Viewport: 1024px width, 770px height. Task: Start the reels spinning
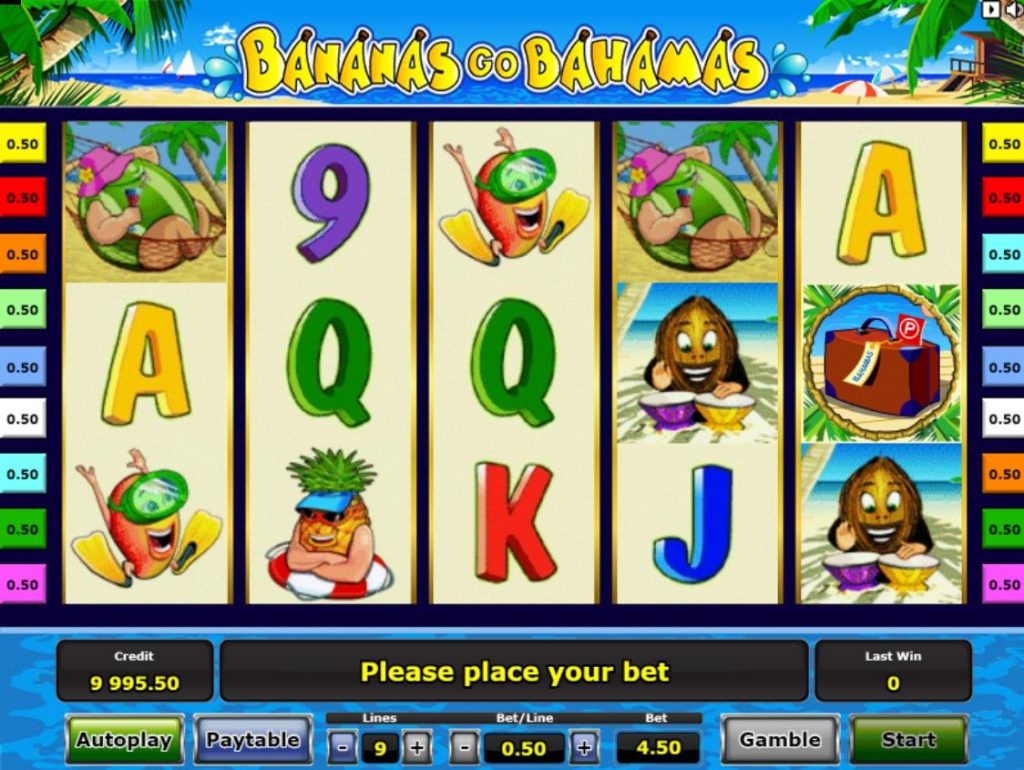908,740
